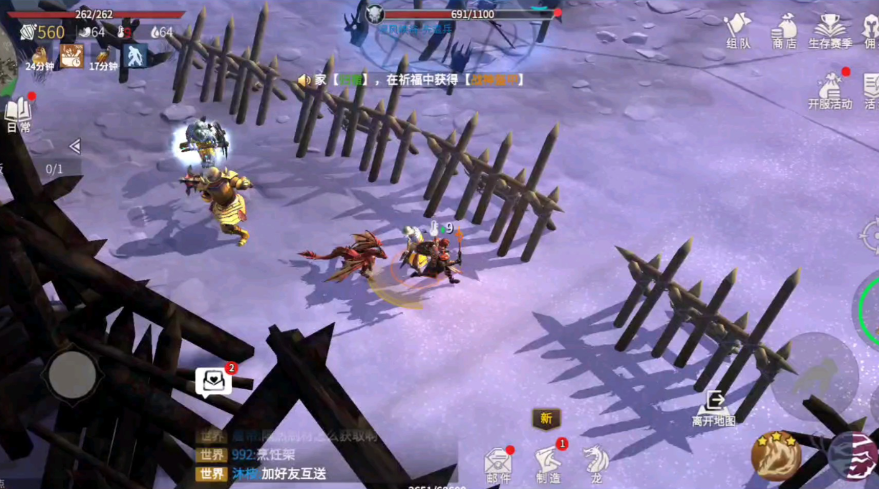This screenshot has width=879, height=489.
Task: Tap the 离开地图 leave map button
Action: coord(714,407)
